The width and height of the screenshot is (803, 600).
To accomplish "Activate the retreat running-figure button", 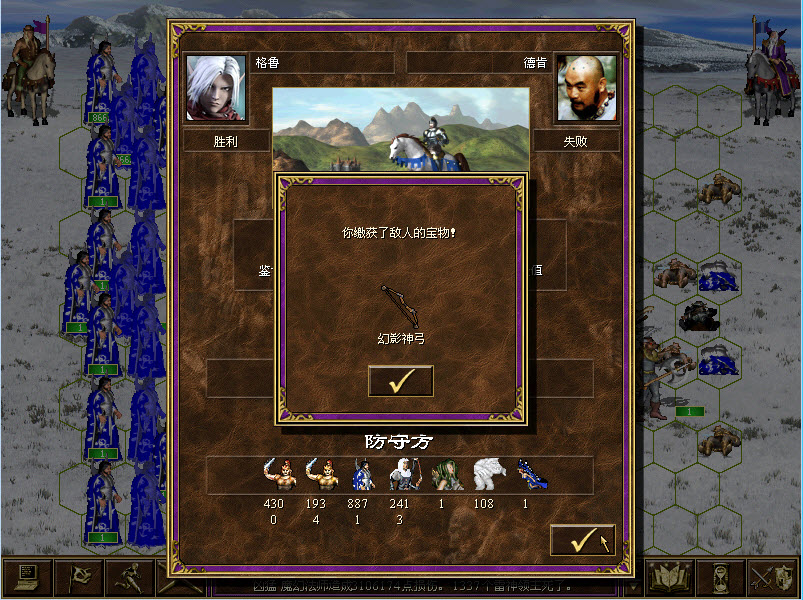I will point(130,578).
